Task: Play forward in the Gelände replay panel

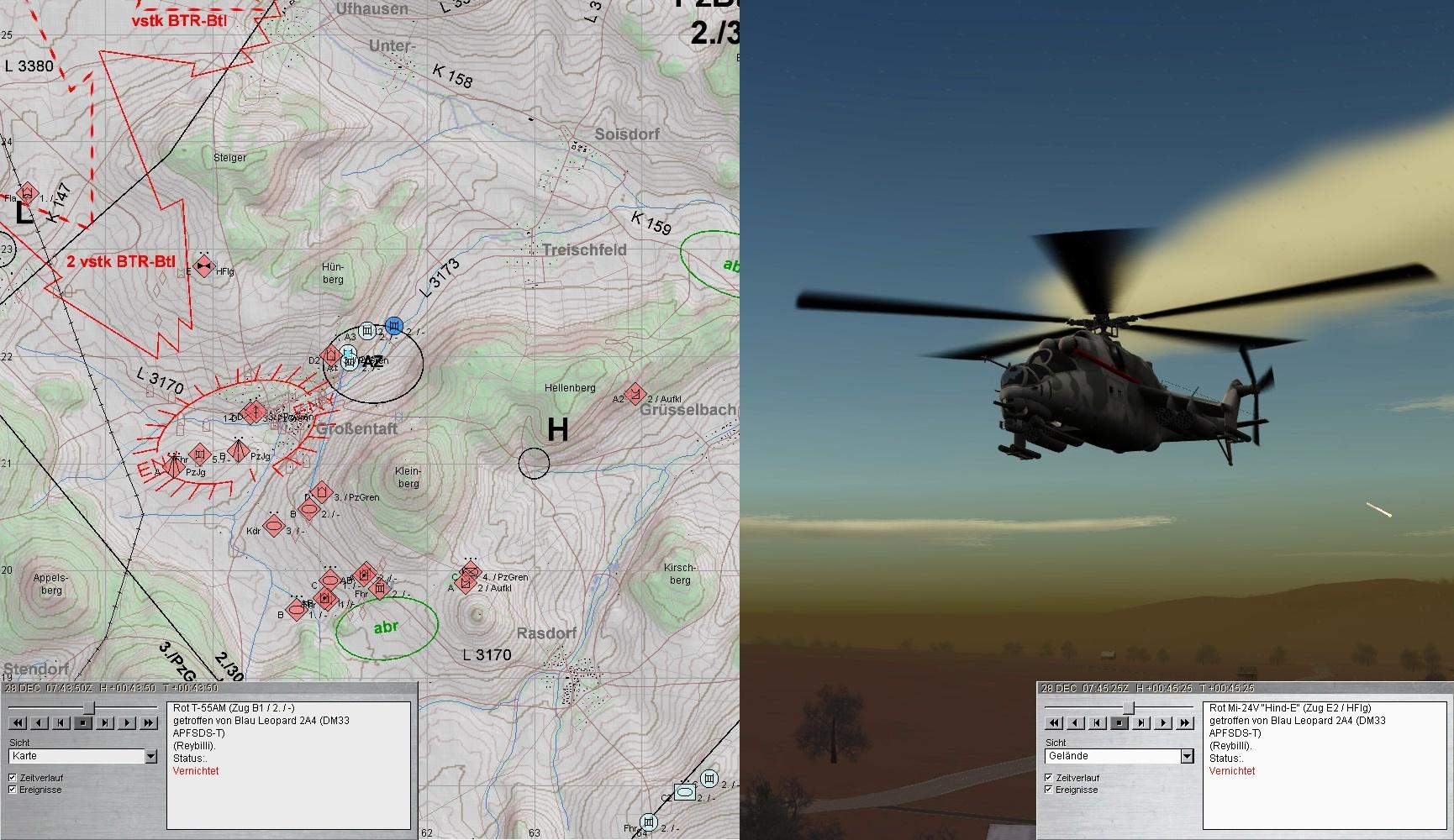Action: pos(1163,722)
